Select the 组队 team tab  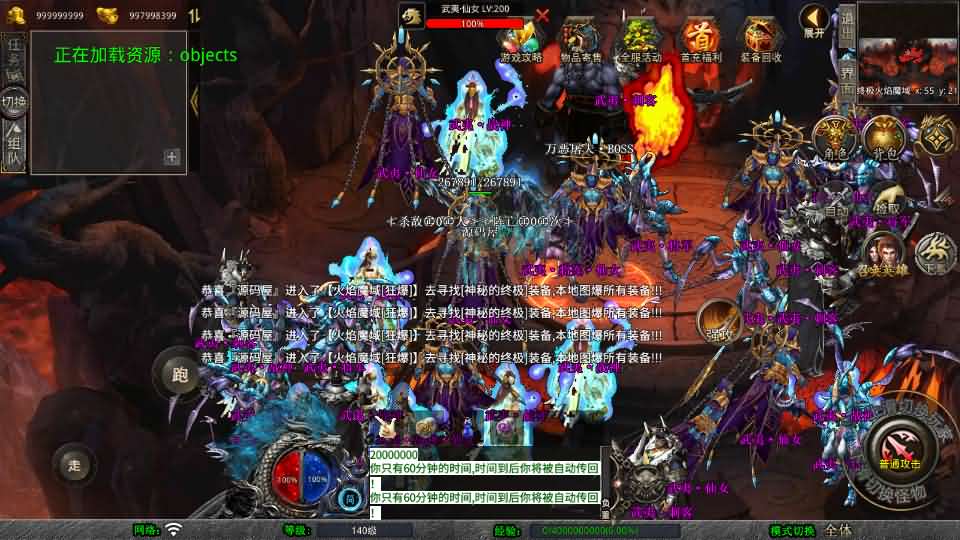(x=14, y=145)
